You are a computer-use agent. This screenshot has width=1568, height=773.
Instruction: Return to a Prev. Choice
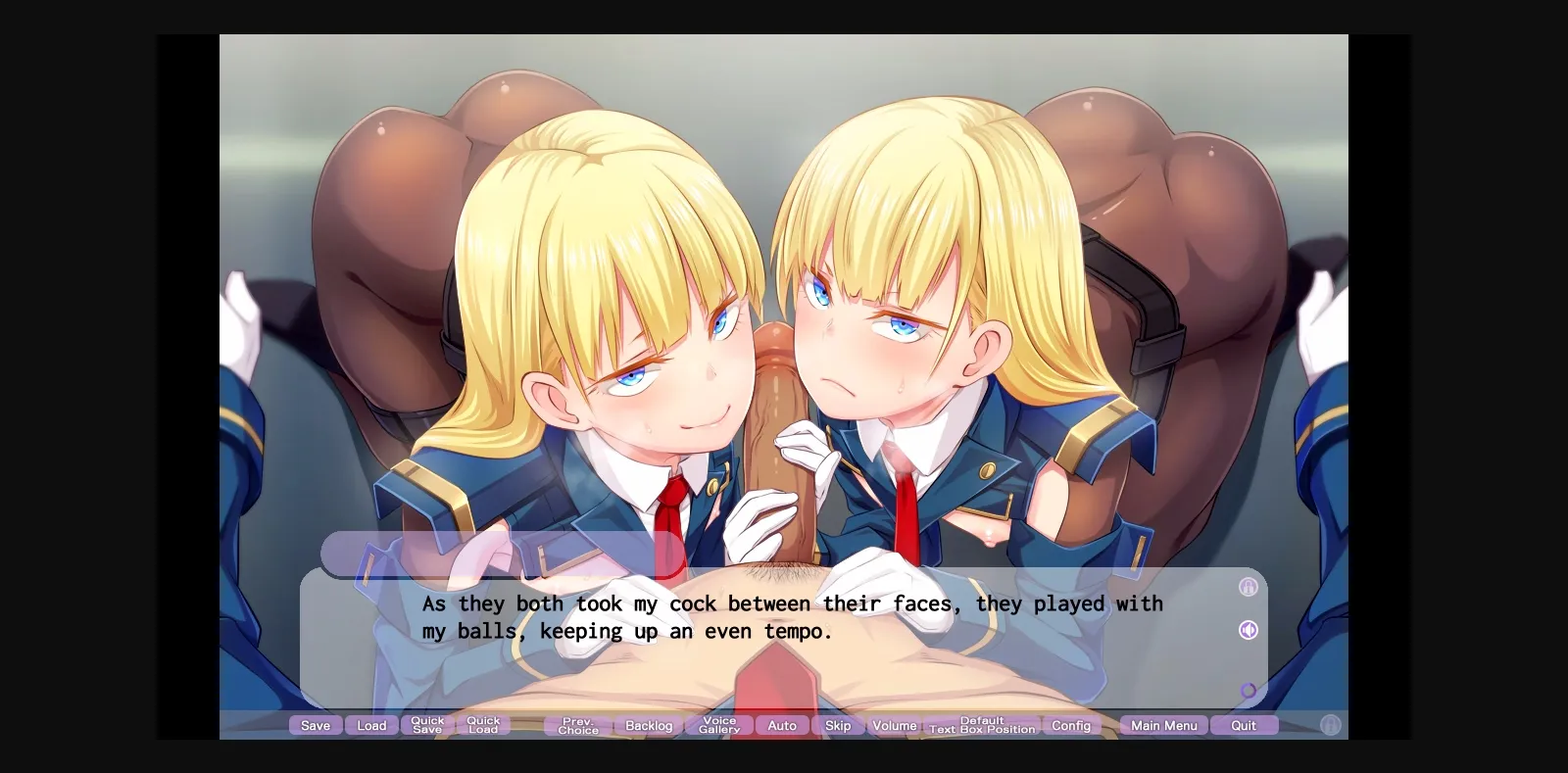pyautogui.click(x=576, y=725)
